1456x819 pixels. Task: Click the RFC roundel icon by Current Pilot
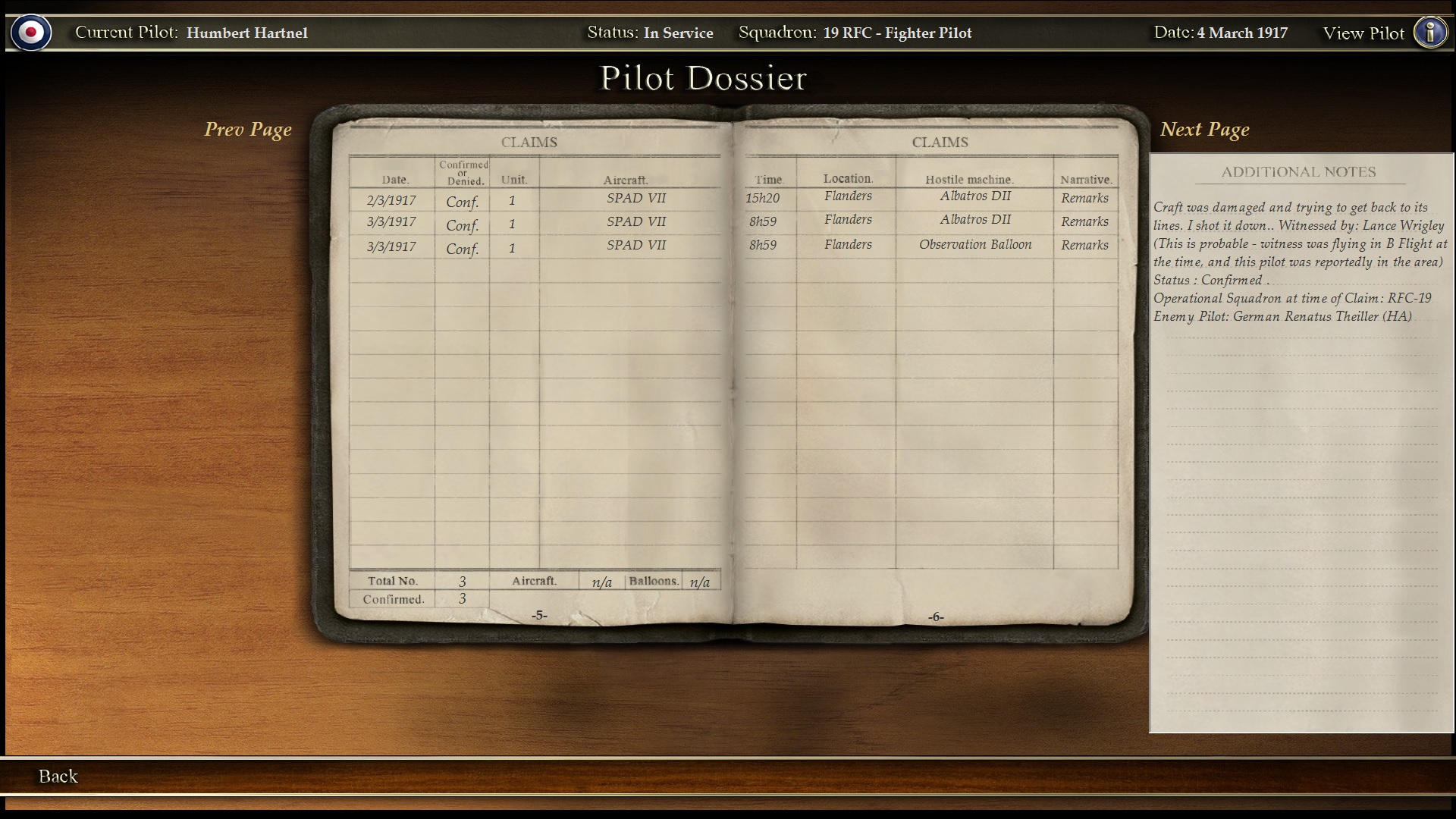pos(31,33)
